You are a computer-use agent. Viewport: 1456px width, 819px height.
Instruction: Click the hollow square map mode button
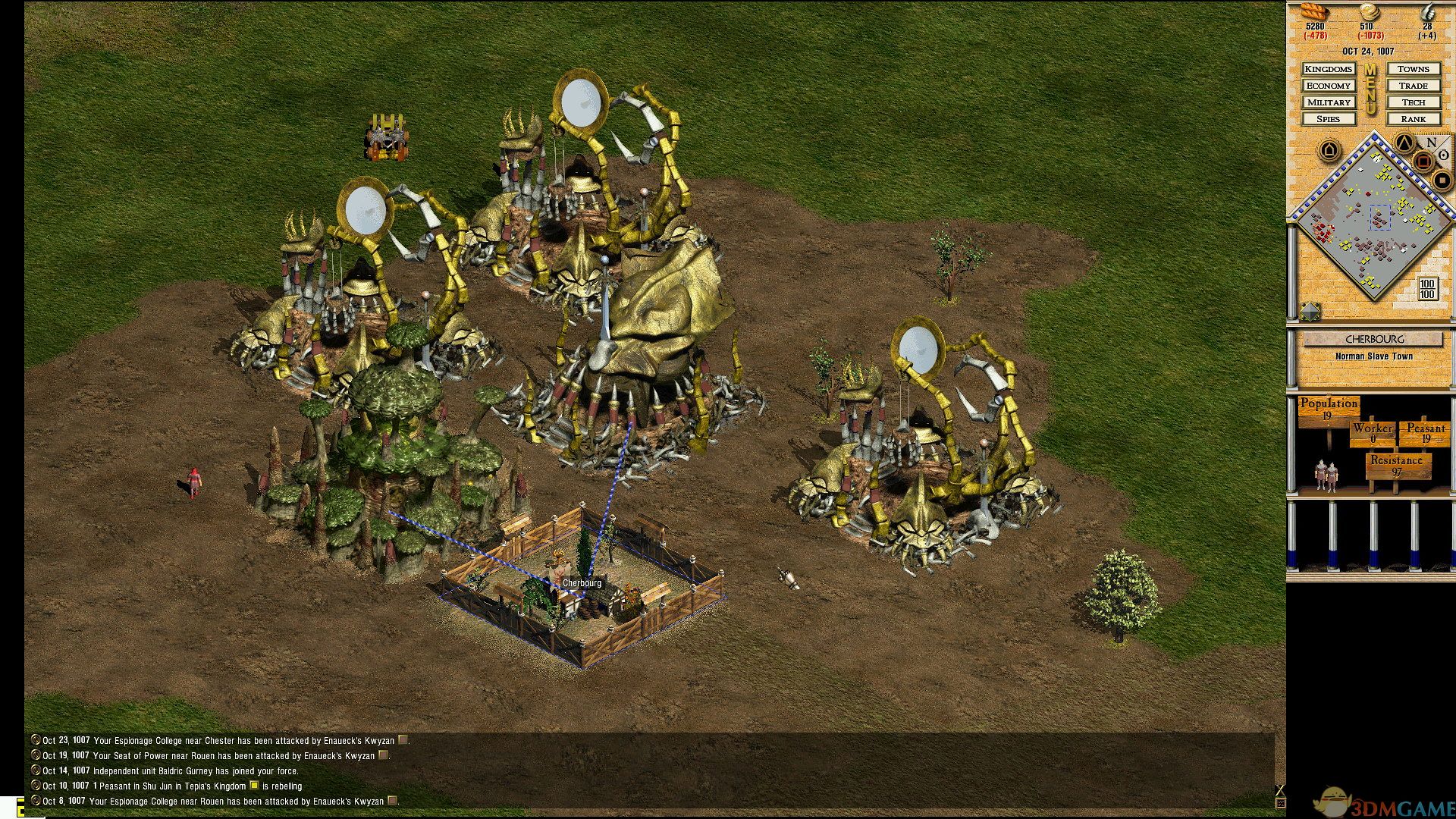tap(1423, 161)
